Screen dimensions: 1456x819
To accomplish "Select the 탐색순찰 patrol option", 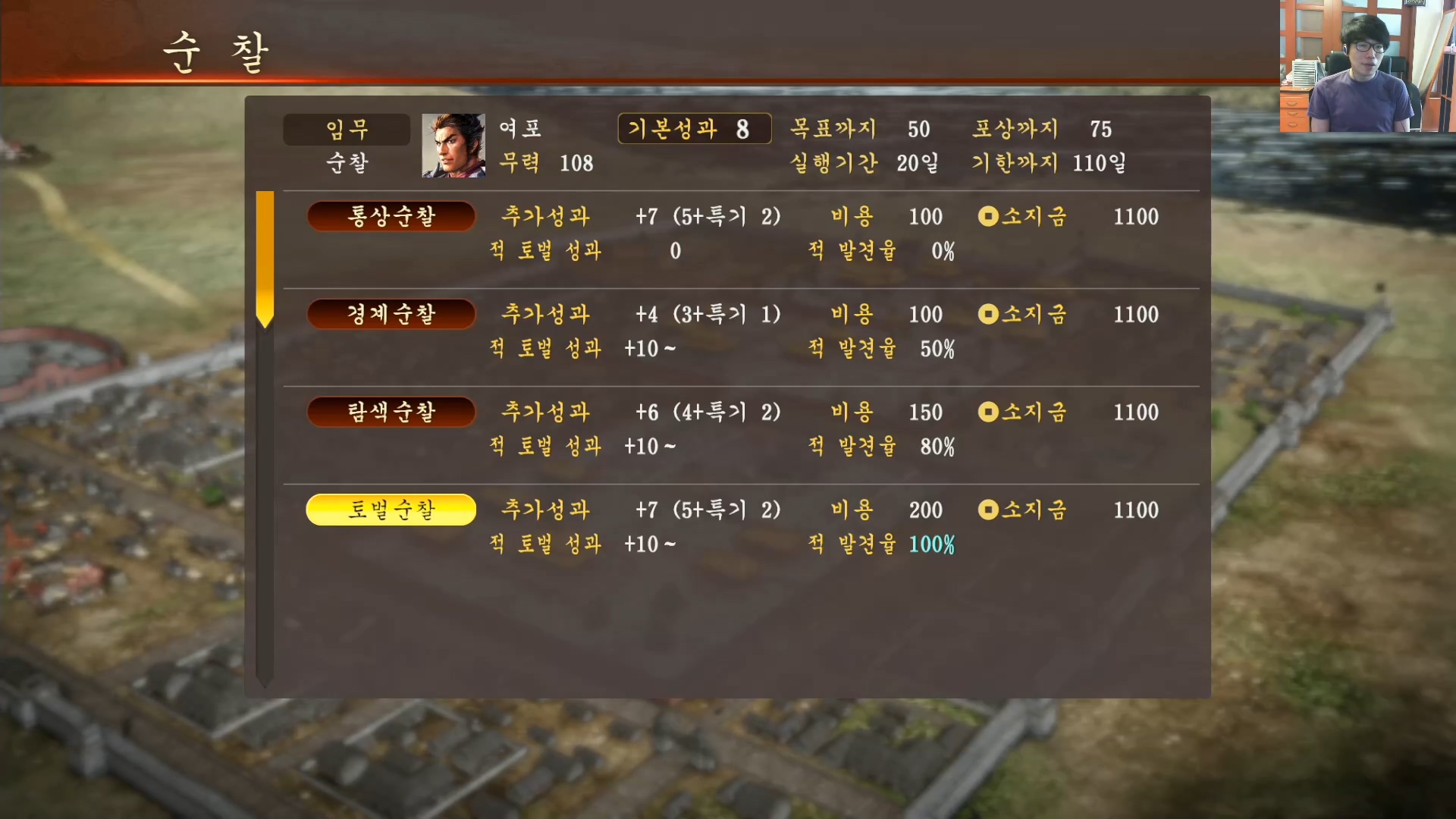I will click(391, 413).
